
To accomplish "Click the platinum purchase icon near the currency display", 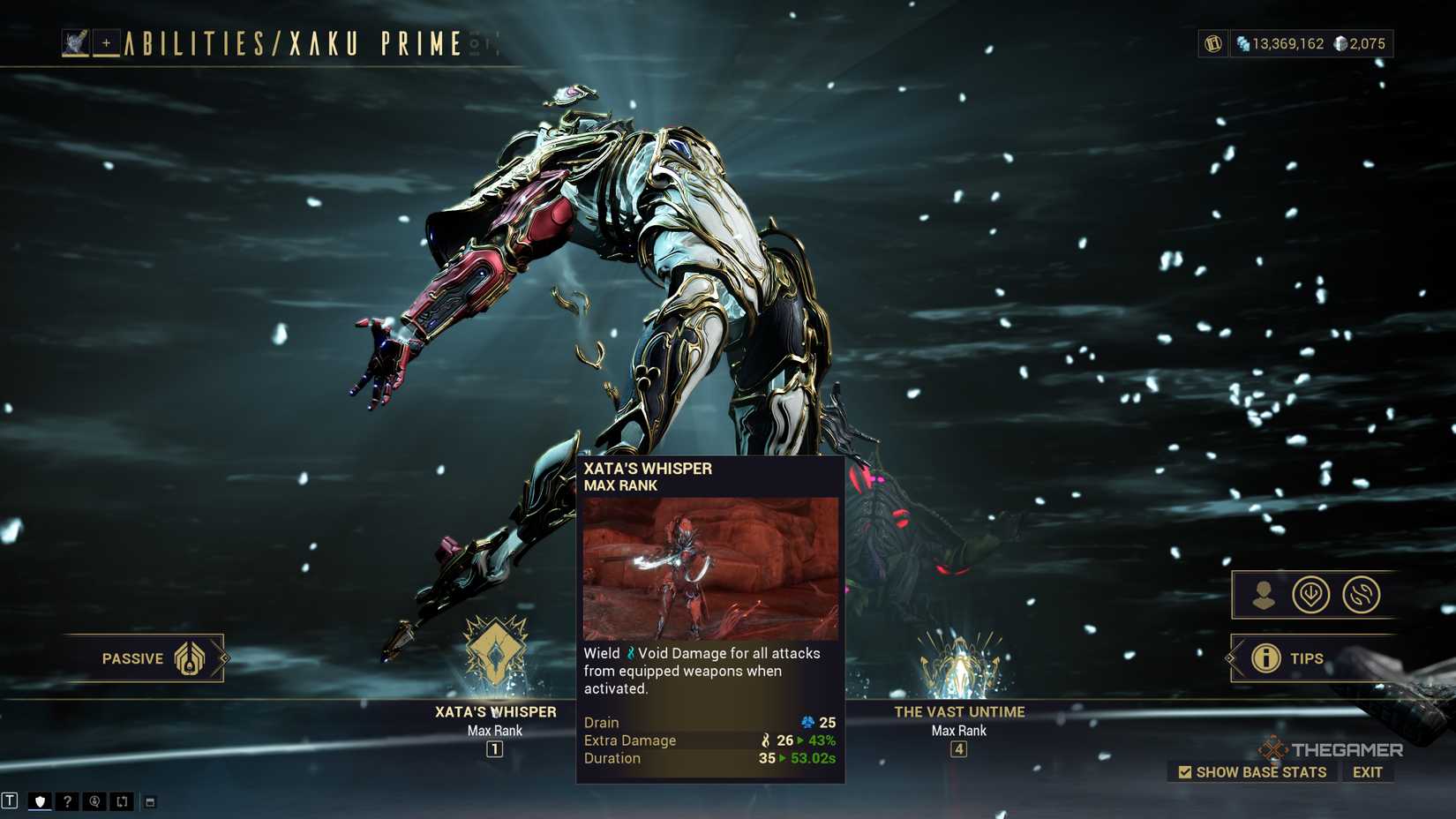I will pyautogui.click(x=1212, y=42).
